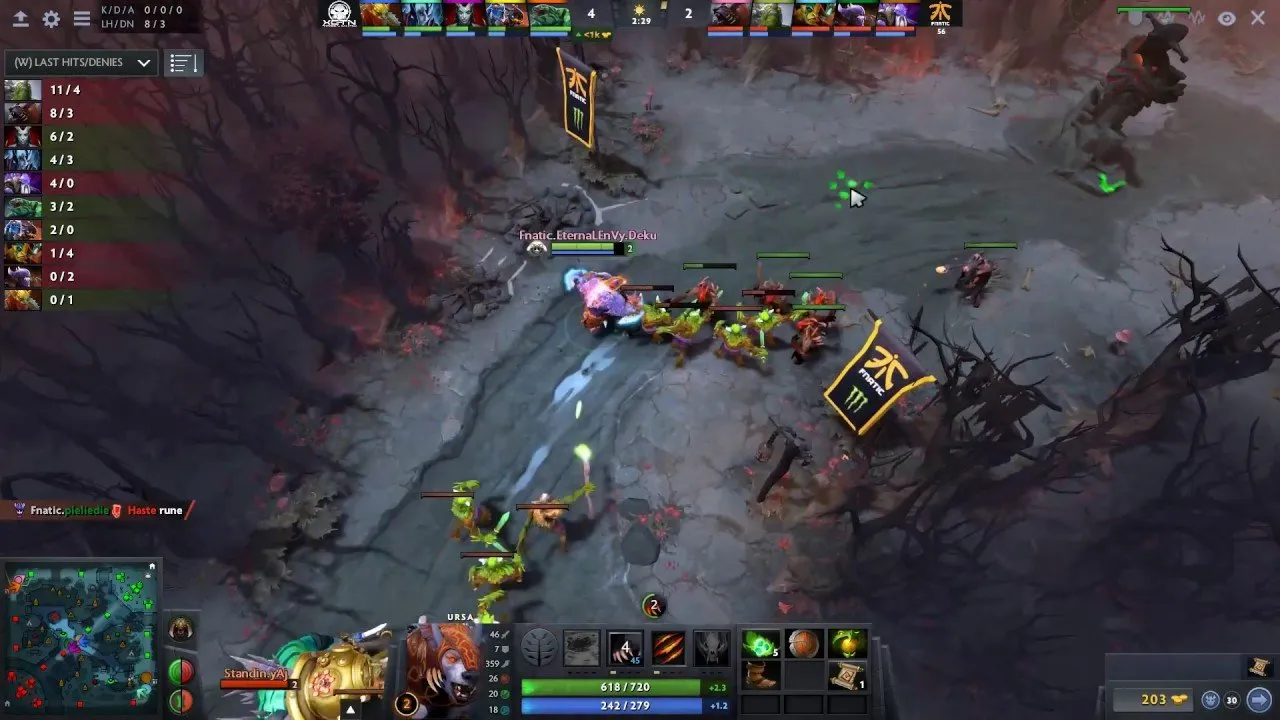This screenshot has height=720, width=1280.
Task: Select Ursa's Earthshock ability icon
Action: click(582, 648)
